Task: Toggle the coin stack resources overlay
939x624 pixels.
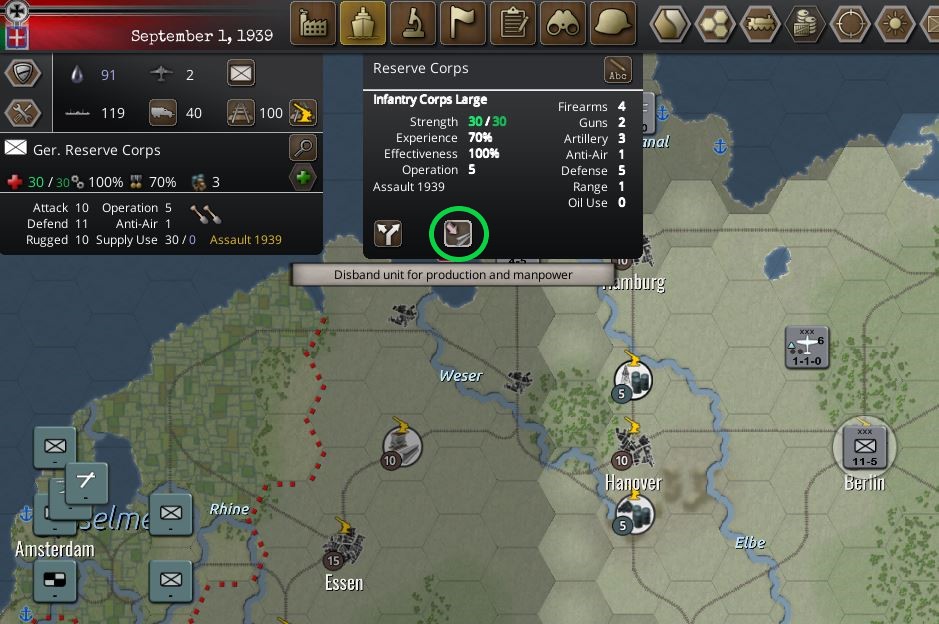Action: tap(806, 23)
